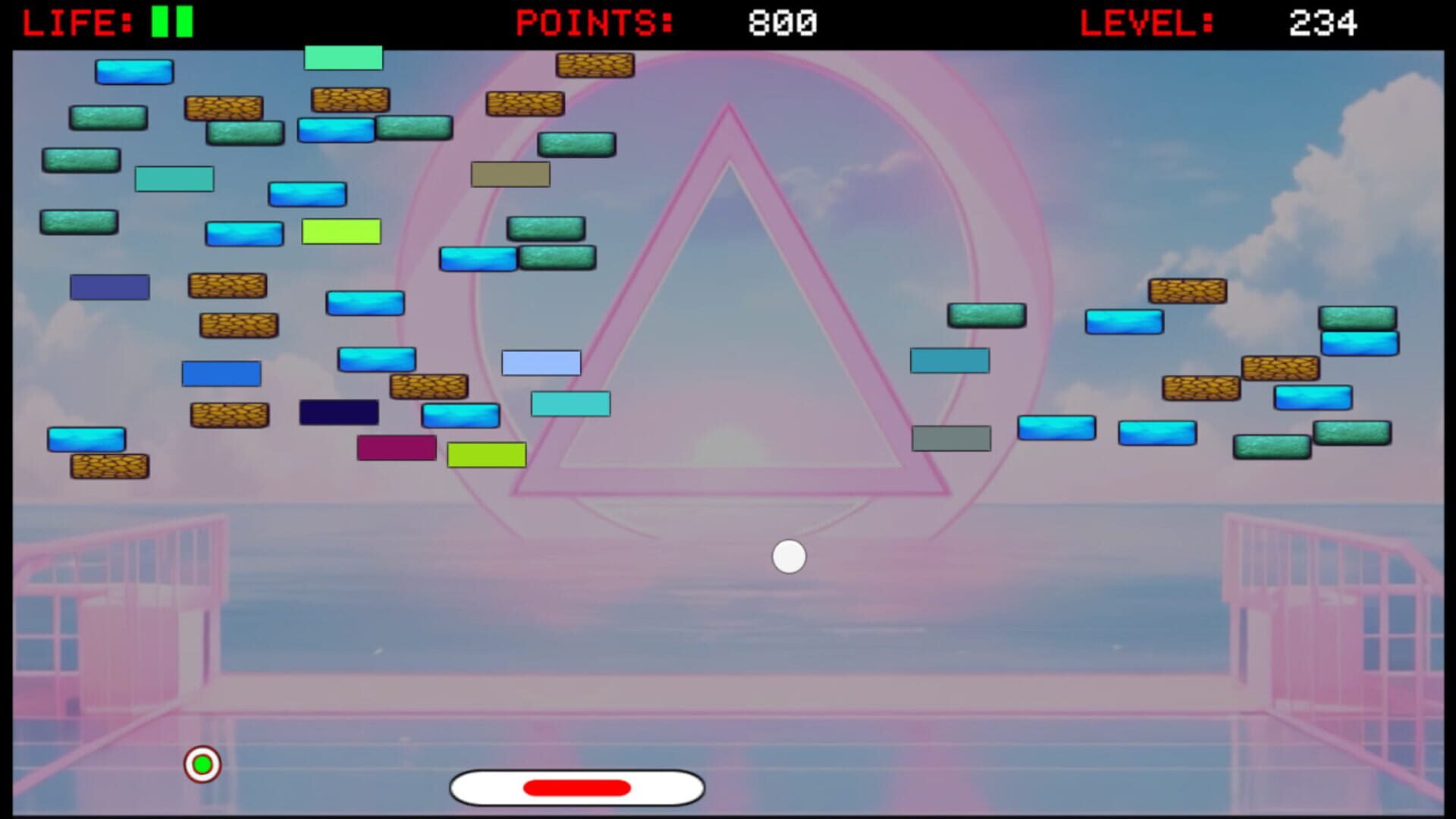This screenshot has height=819, width=1456.
Task: Click the wooden brick at the top center
Action: tap(596, 66)
